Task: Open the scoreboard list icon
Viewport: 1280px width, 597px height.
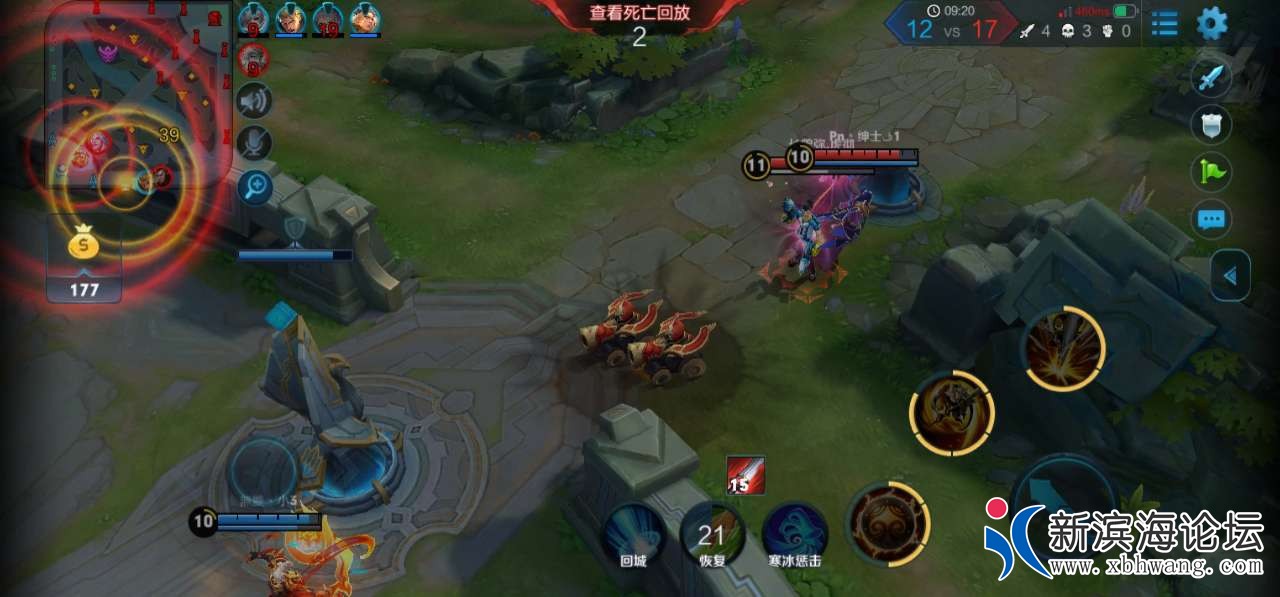Action: click(1164, 23)
